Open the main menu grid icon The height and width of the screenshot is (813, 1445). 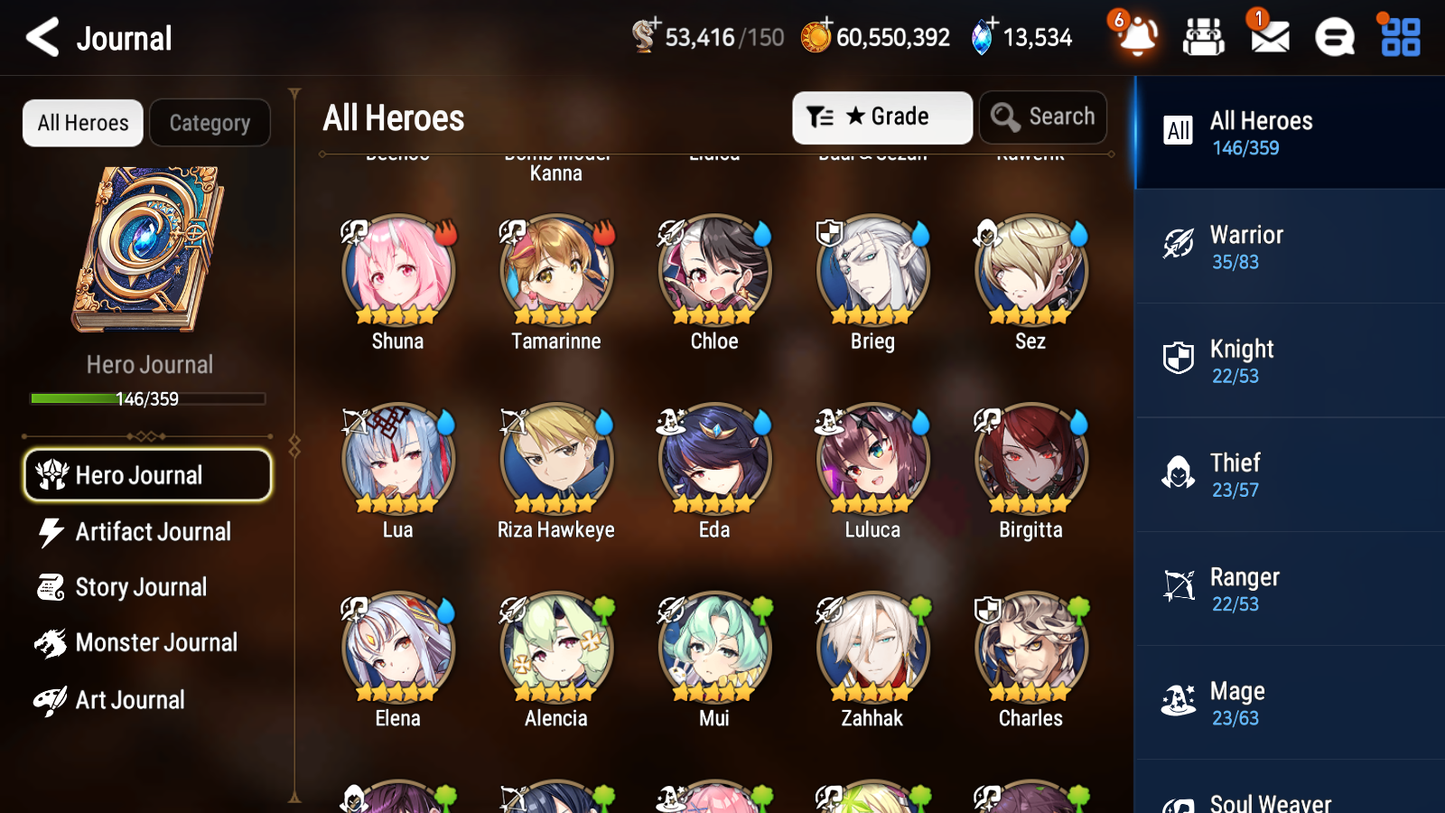coord(1398,36)
